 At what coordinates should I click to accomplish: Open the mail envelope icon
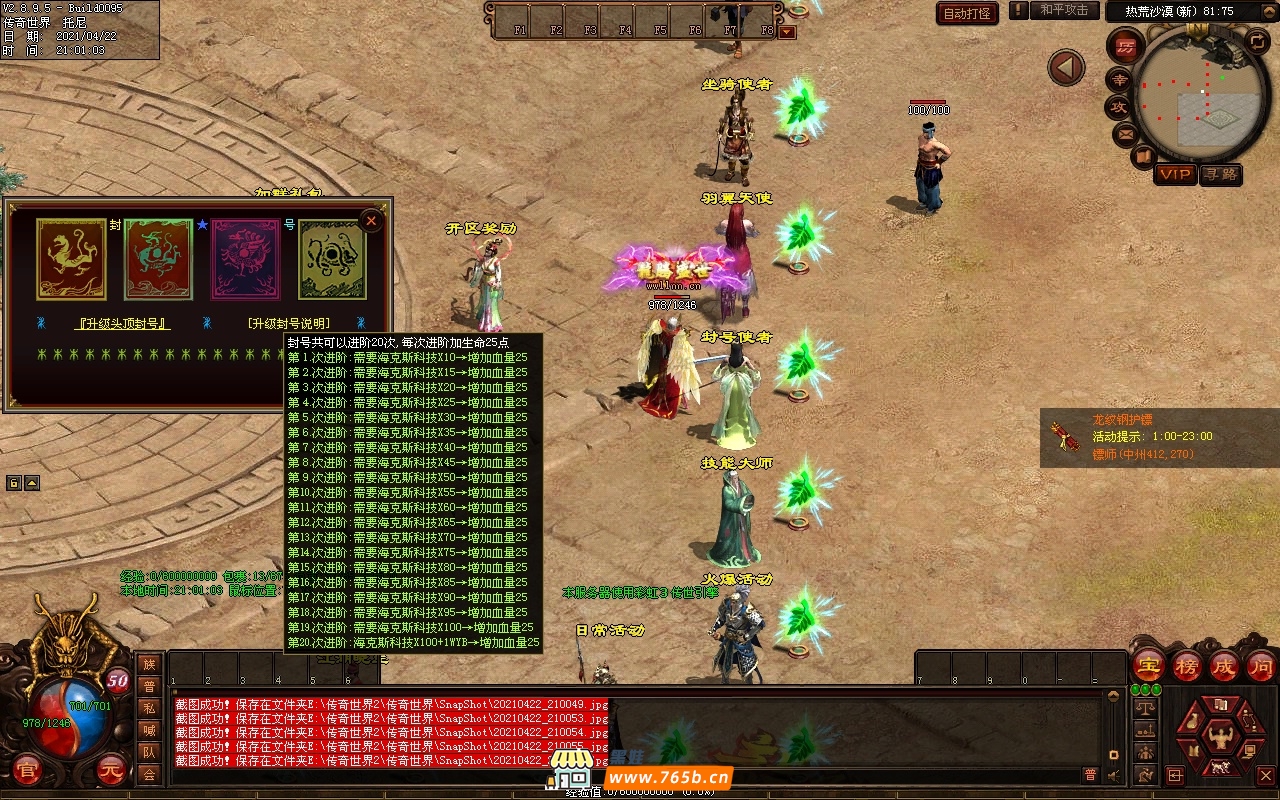tap(1126, 133)
